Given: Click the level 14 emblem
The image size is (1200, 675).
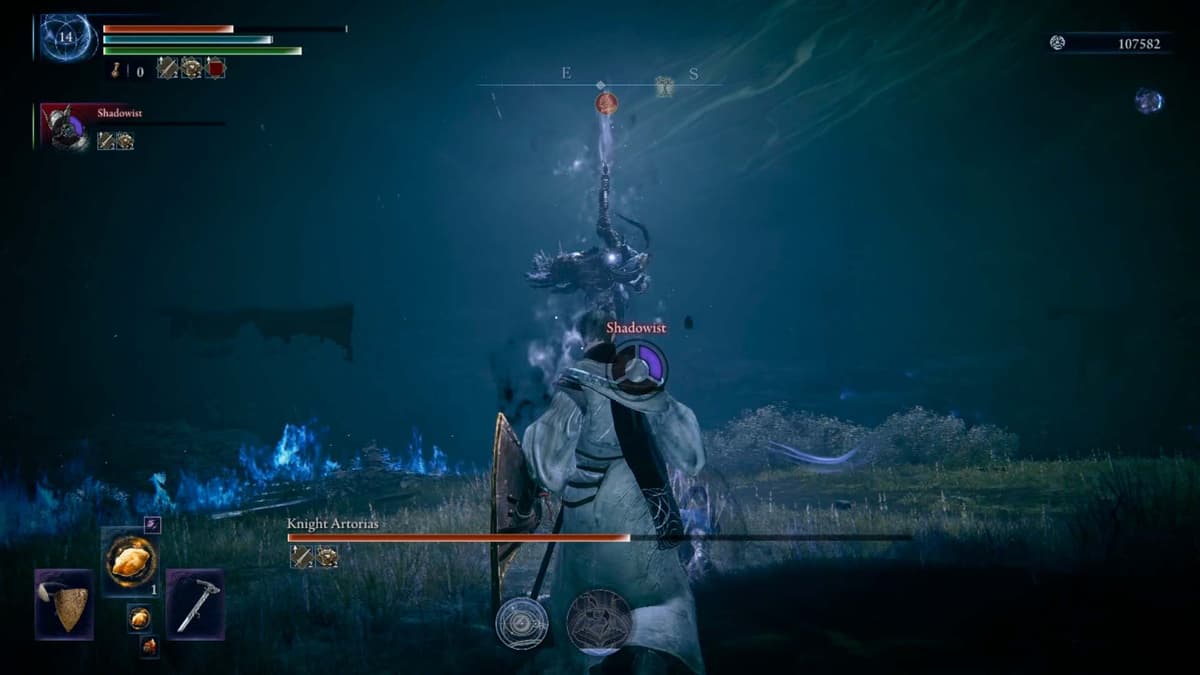Looking at the screenshot, I should click(67, 38).
